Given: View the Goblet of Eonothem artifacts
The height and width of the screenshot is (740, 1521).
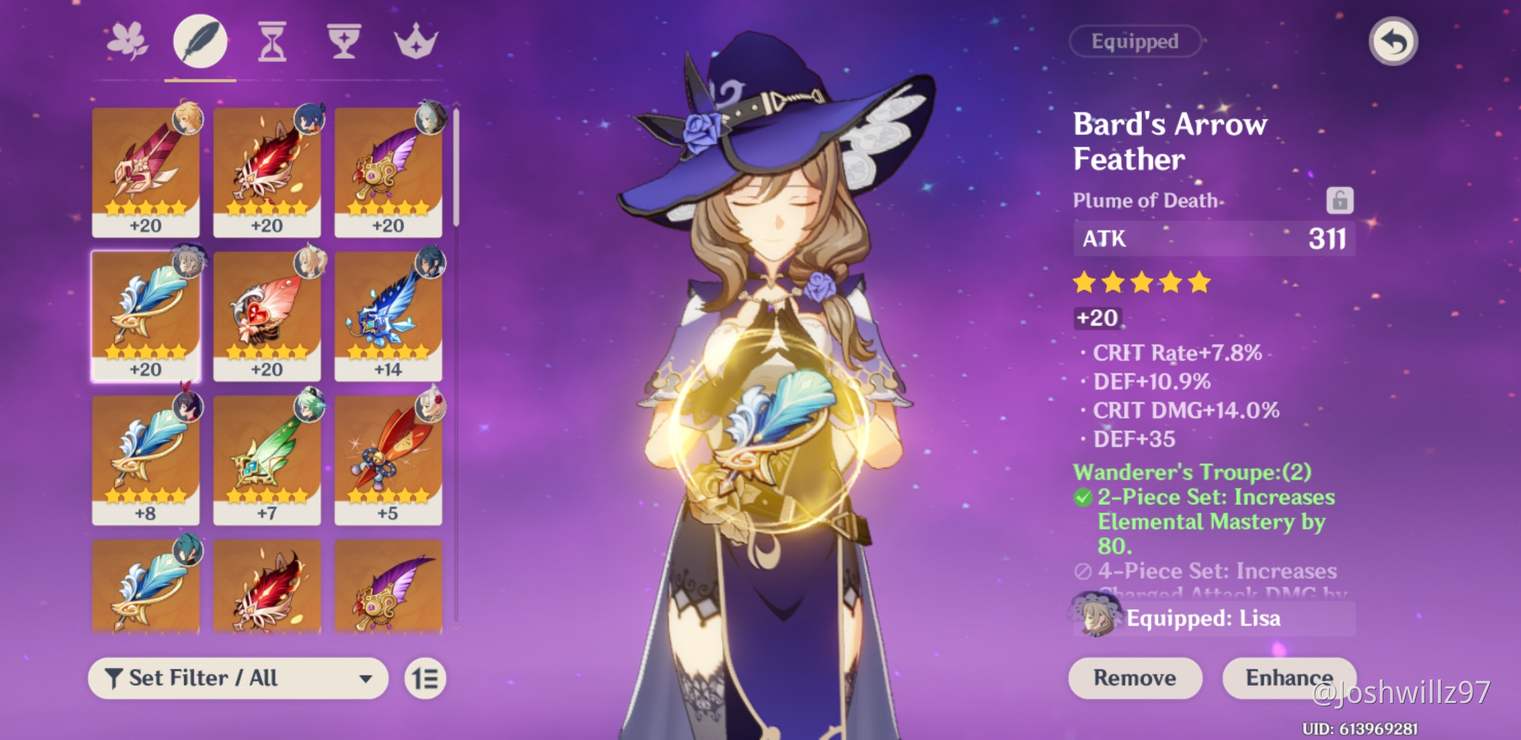Looking at the screenshot, I should [342, 40].
